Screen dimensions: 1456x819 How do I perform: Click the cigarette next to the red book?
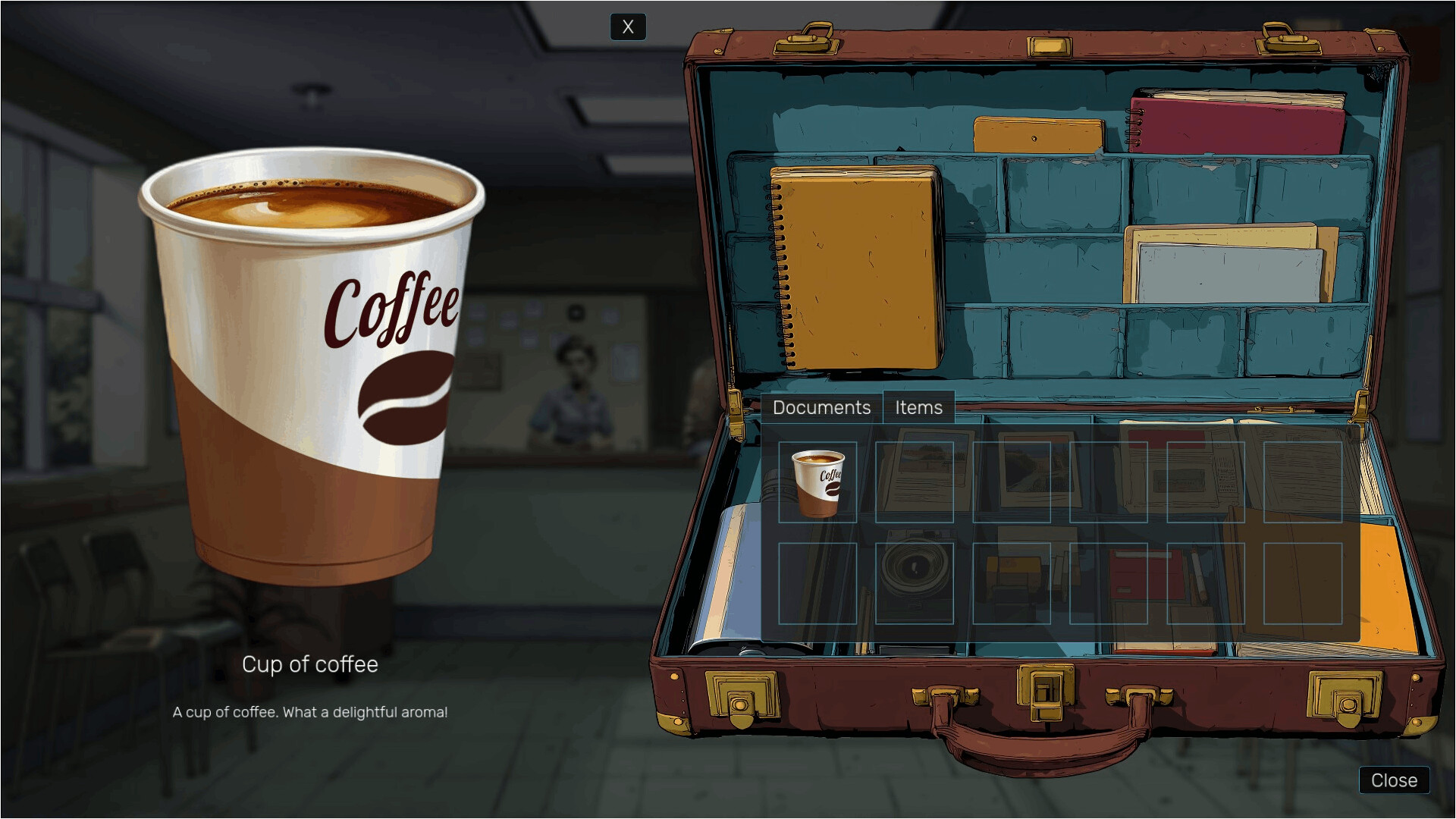click(x=1198, y=573)
